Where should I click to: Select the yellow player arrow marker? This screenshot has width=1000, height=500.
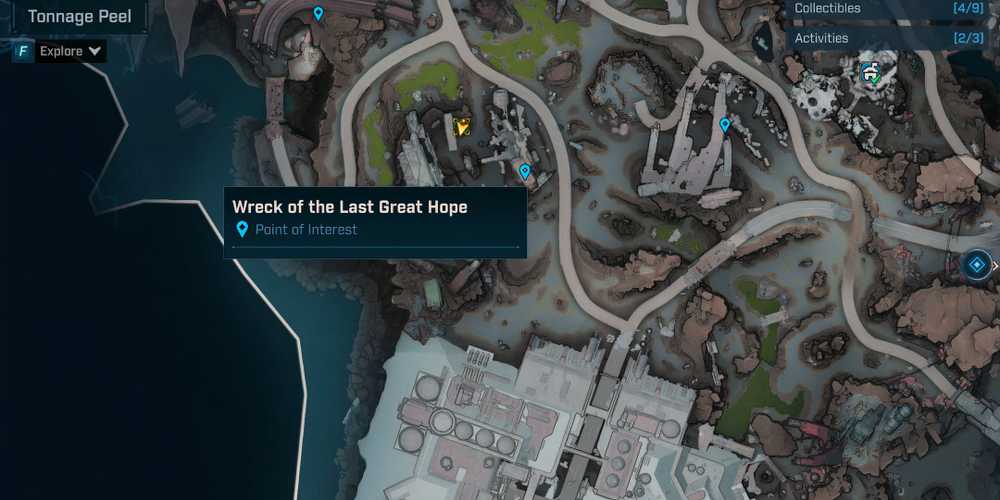tap(462, 127)
